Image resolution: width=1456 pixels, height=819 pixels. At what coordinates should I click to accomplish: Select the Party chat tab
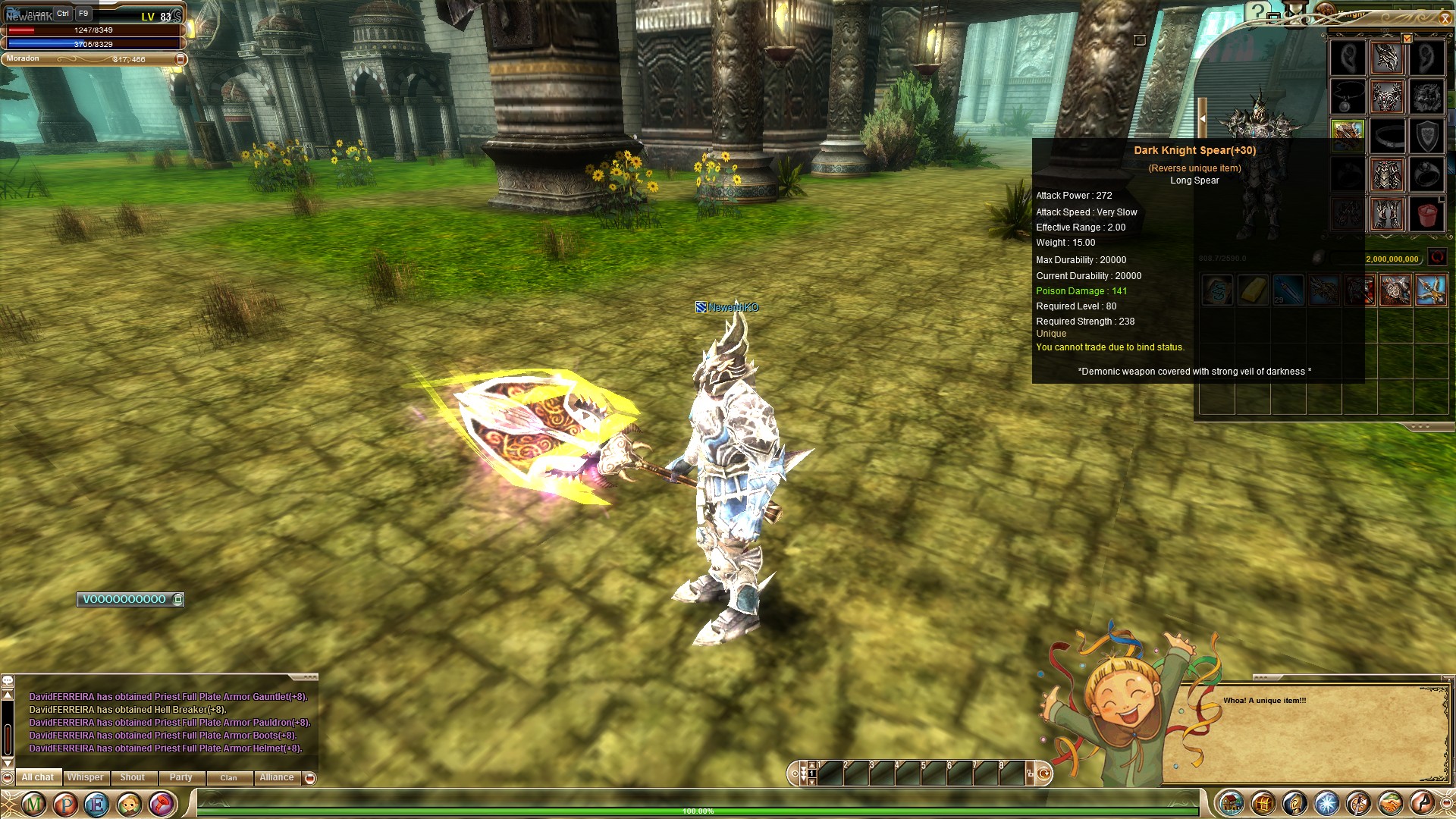click(180, 777)
